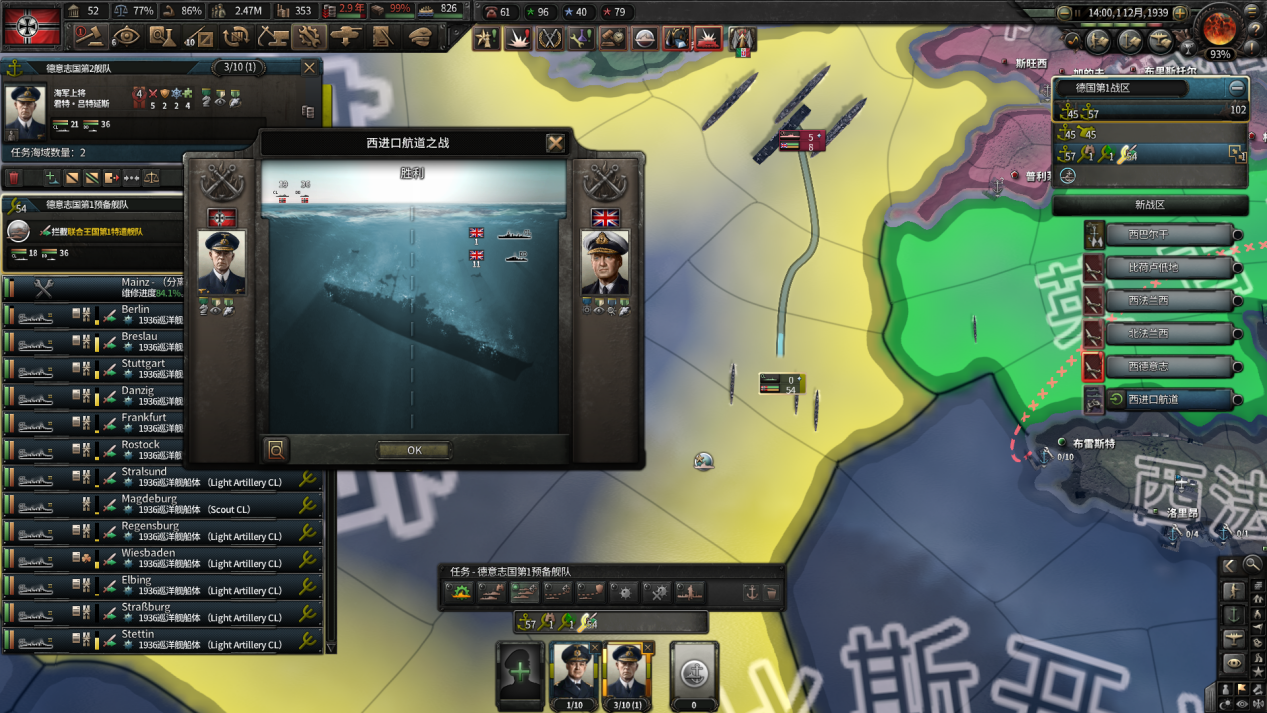Viewport: 1267px width, 713px height.
Task: Confirm the battle result with OK
Action: click(x=414, y=450)
